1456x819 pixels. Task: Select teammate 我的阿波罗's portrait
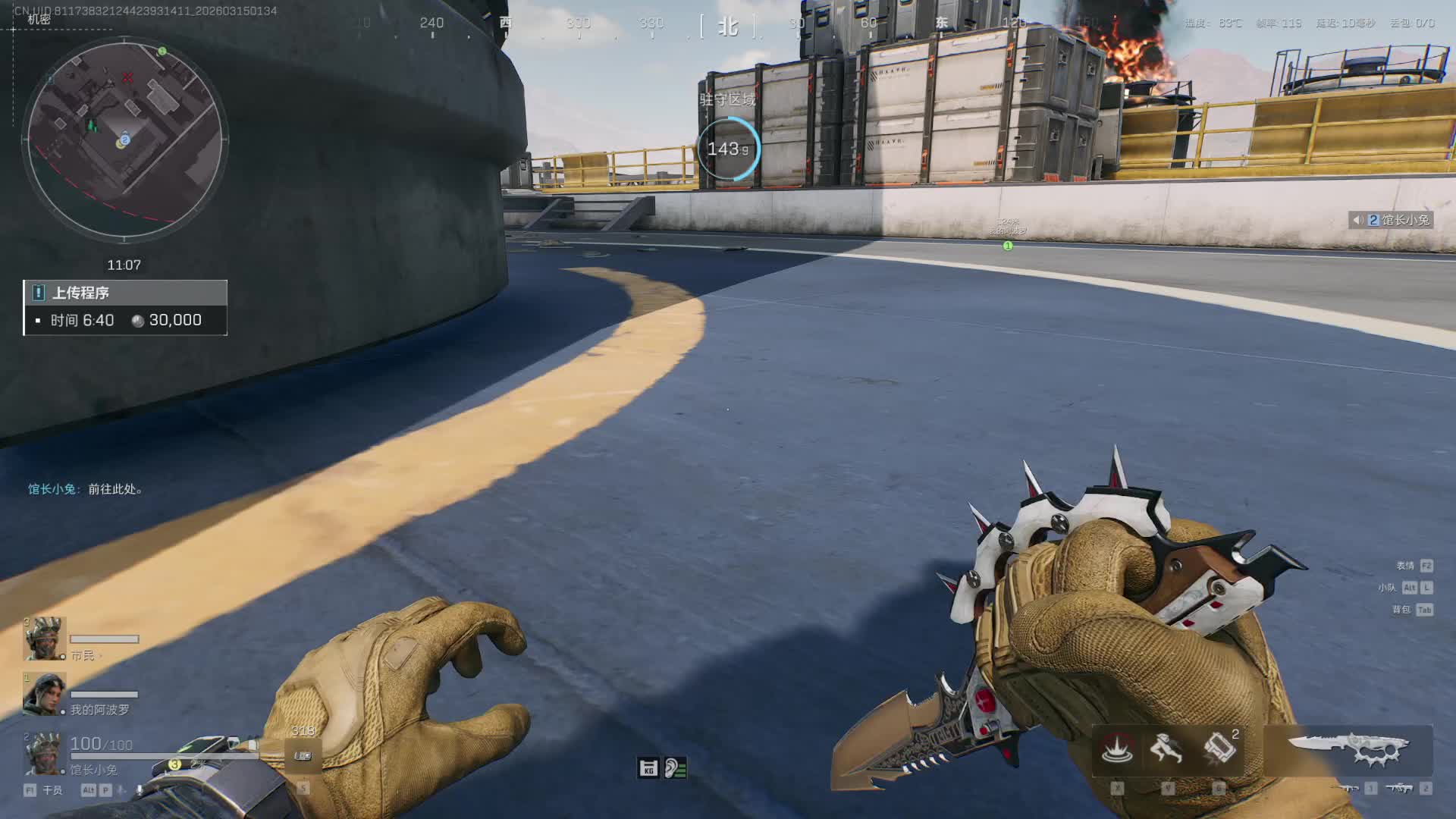pyautogui.click(x=44, y=694)
